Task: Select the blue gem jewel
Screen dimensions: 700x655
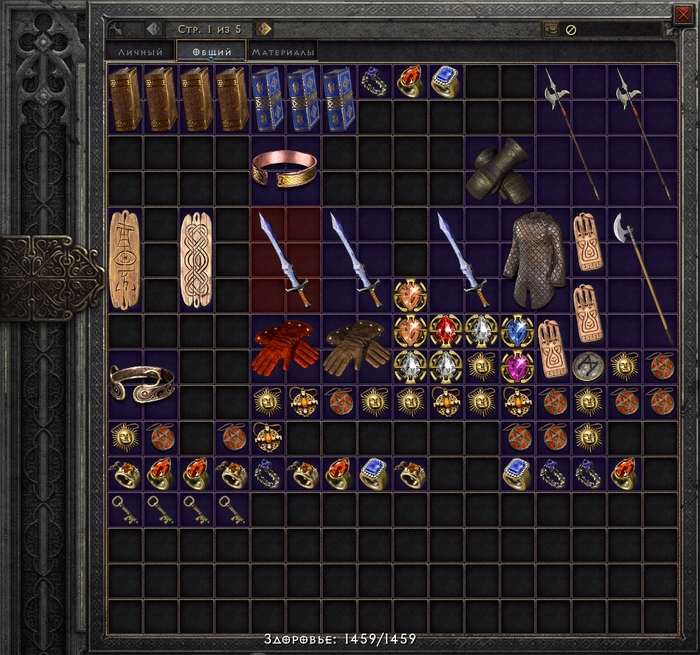Action: (x=517, y=330)
